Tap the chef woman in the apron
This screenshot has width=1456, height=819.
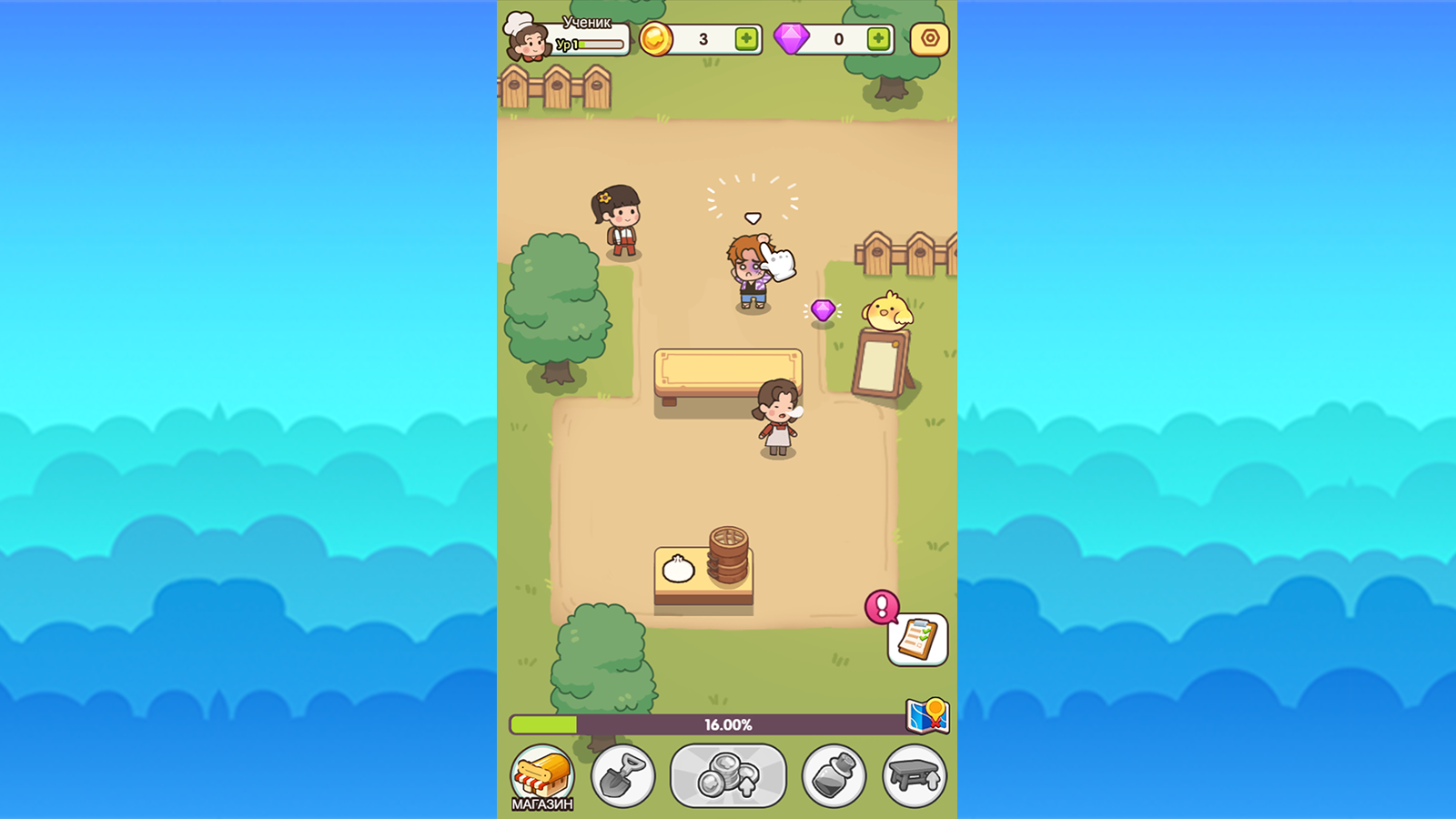pyautogui.click(x=778, y=419)
